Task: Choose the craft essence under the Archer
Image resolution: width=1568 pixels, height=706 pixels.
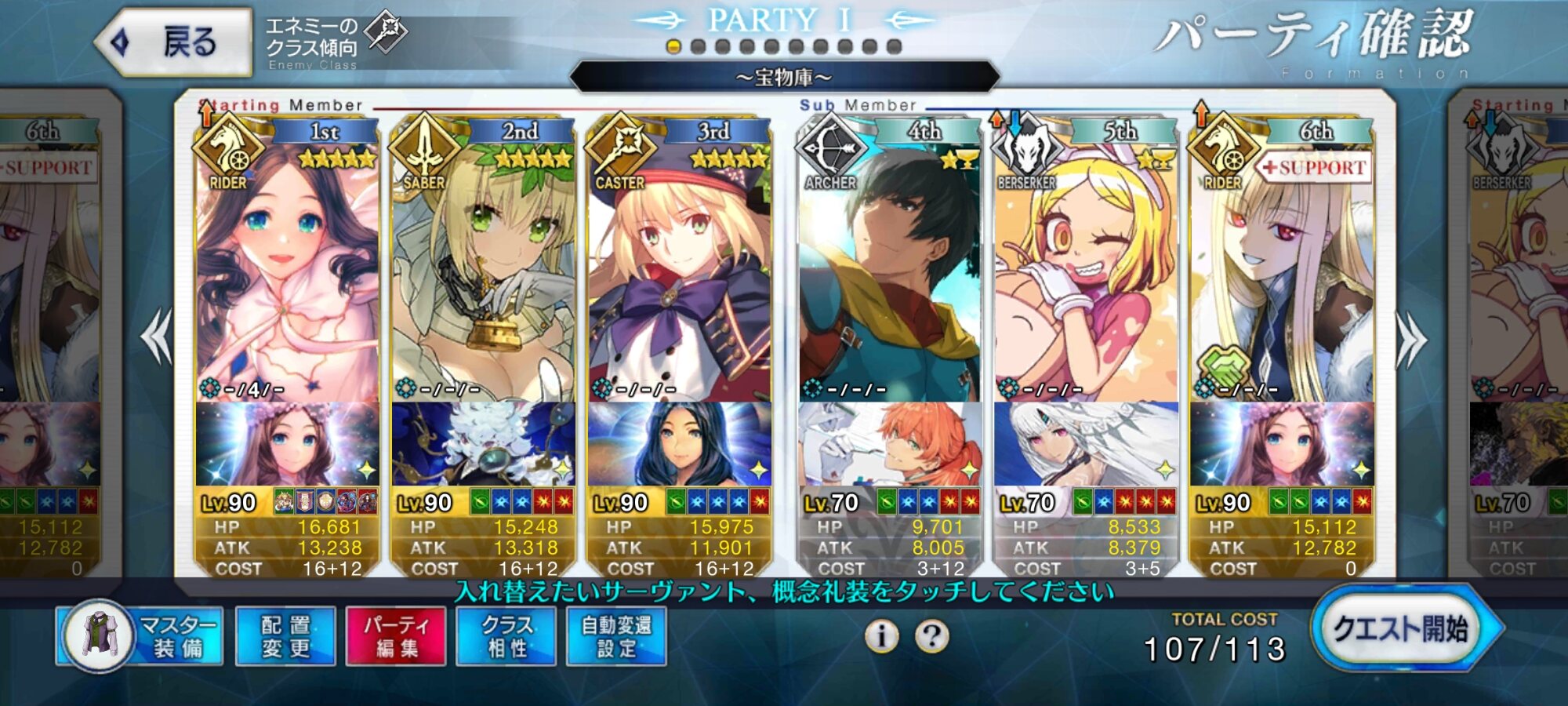Action: (890, 445)
